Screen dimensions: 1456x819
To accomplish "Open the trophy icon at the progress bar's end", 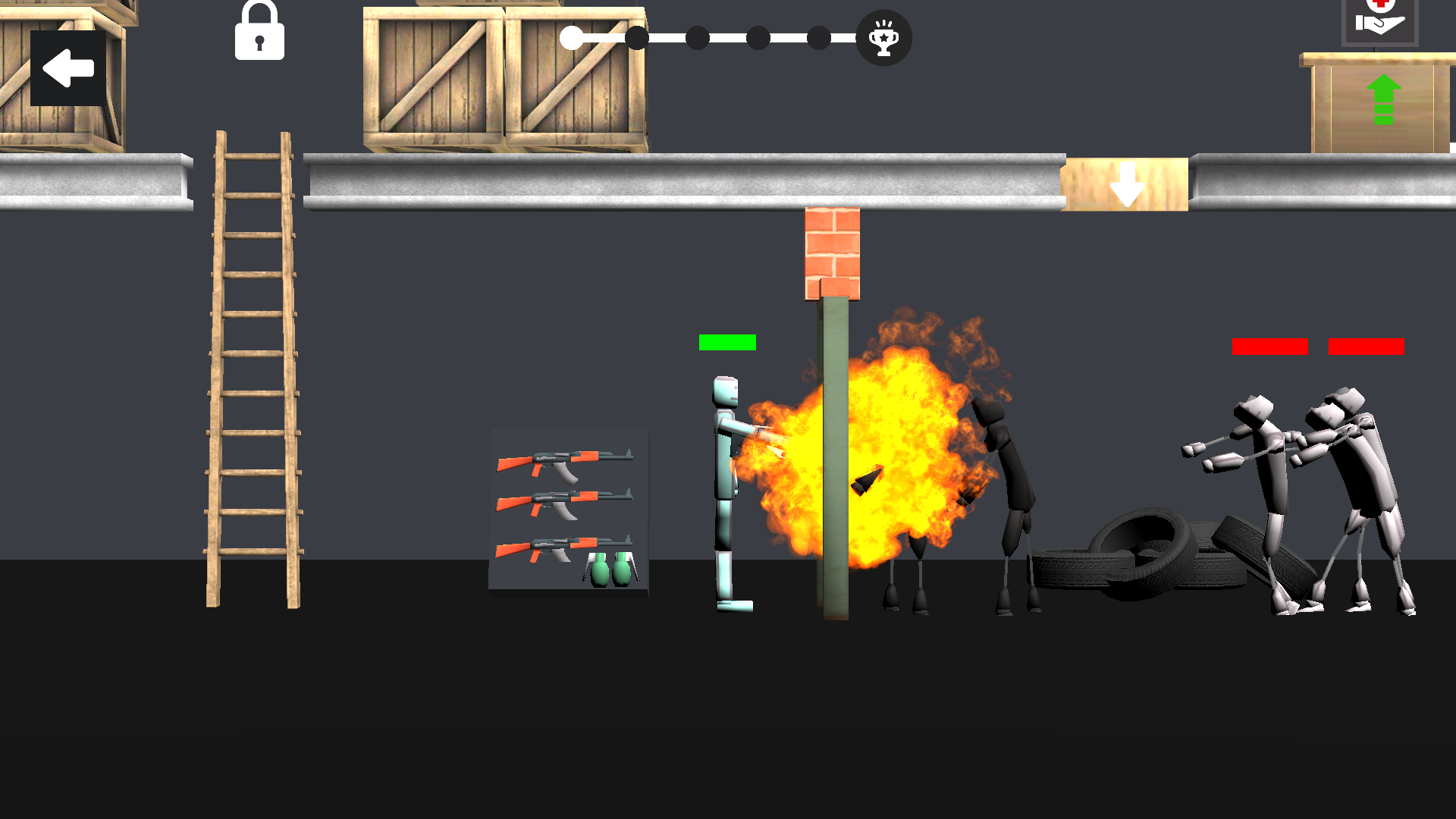I will pyautogui.click(x=883, y=39).
